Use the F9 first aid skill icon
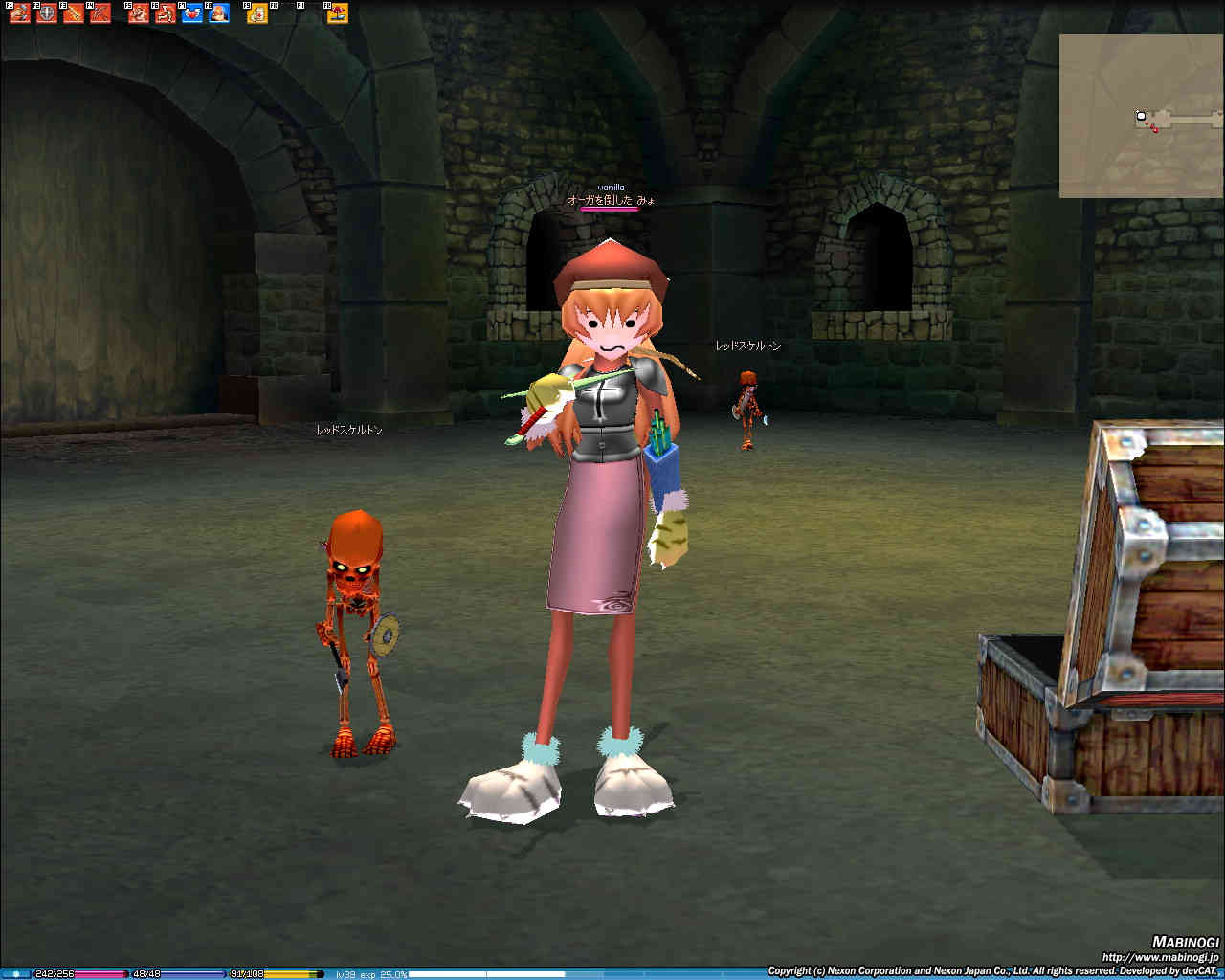The height and width of the screenshot is (980, 1225). pos(257,13)
